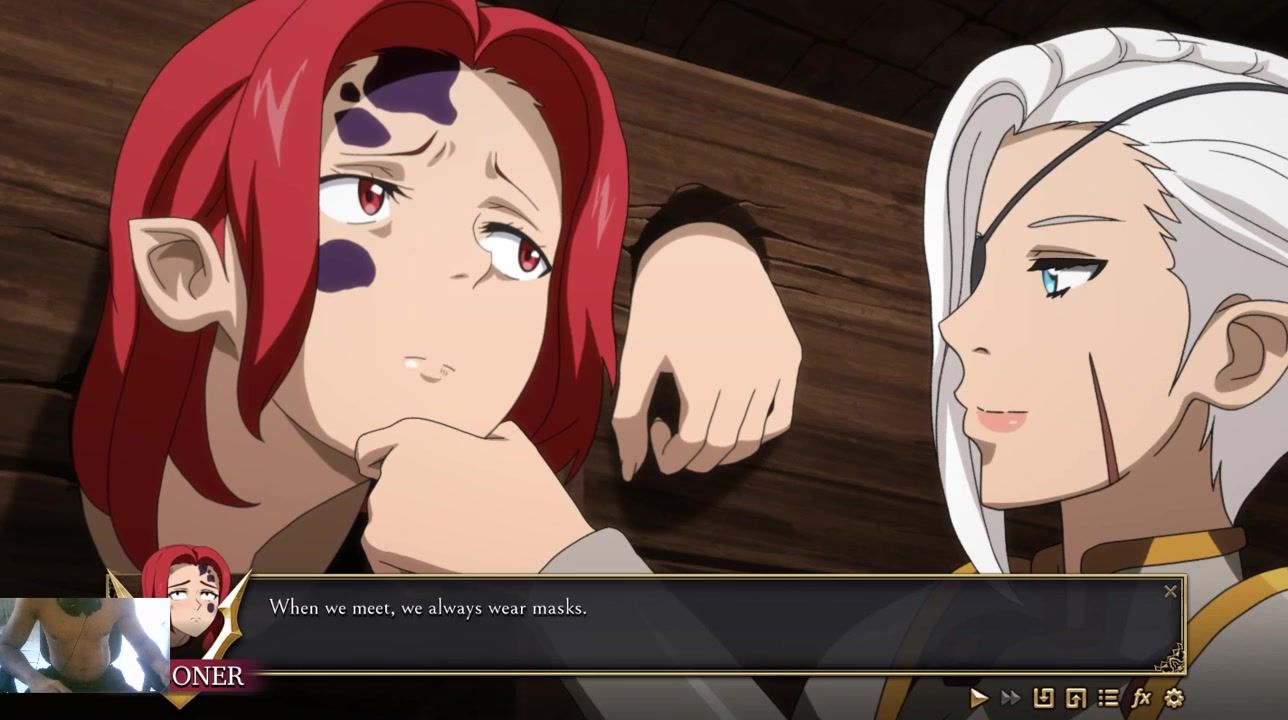Open settings with the gear icon

click(1174, 698)
